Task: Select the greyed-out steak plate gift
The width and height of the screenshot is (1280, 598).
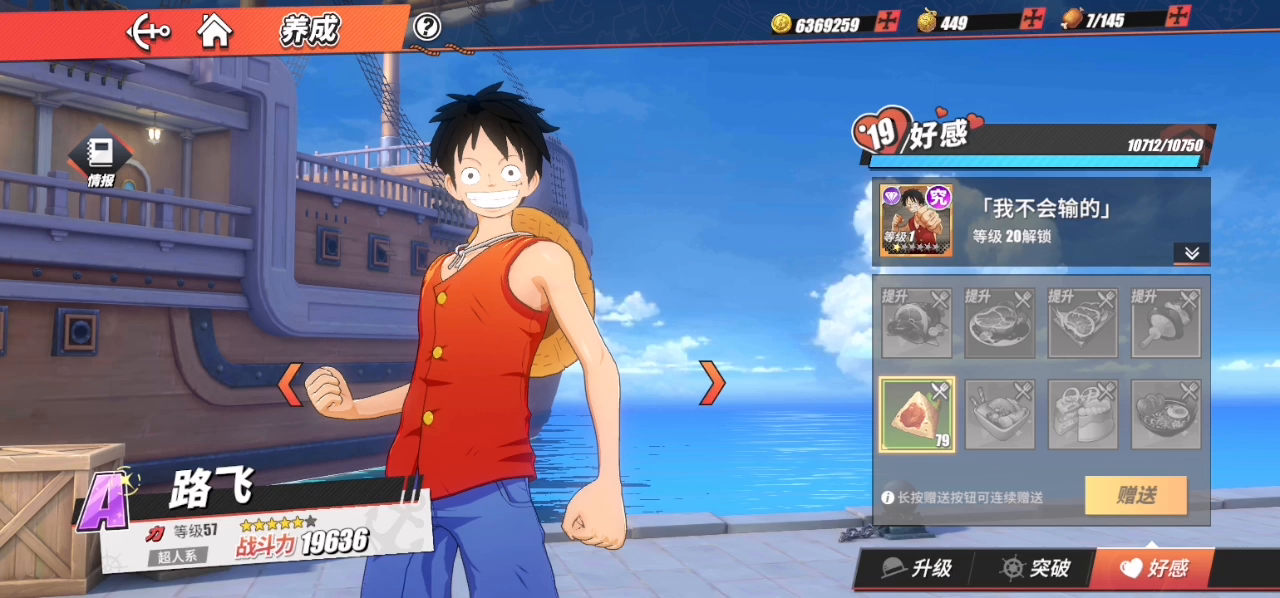Action: click(1000, 323)
